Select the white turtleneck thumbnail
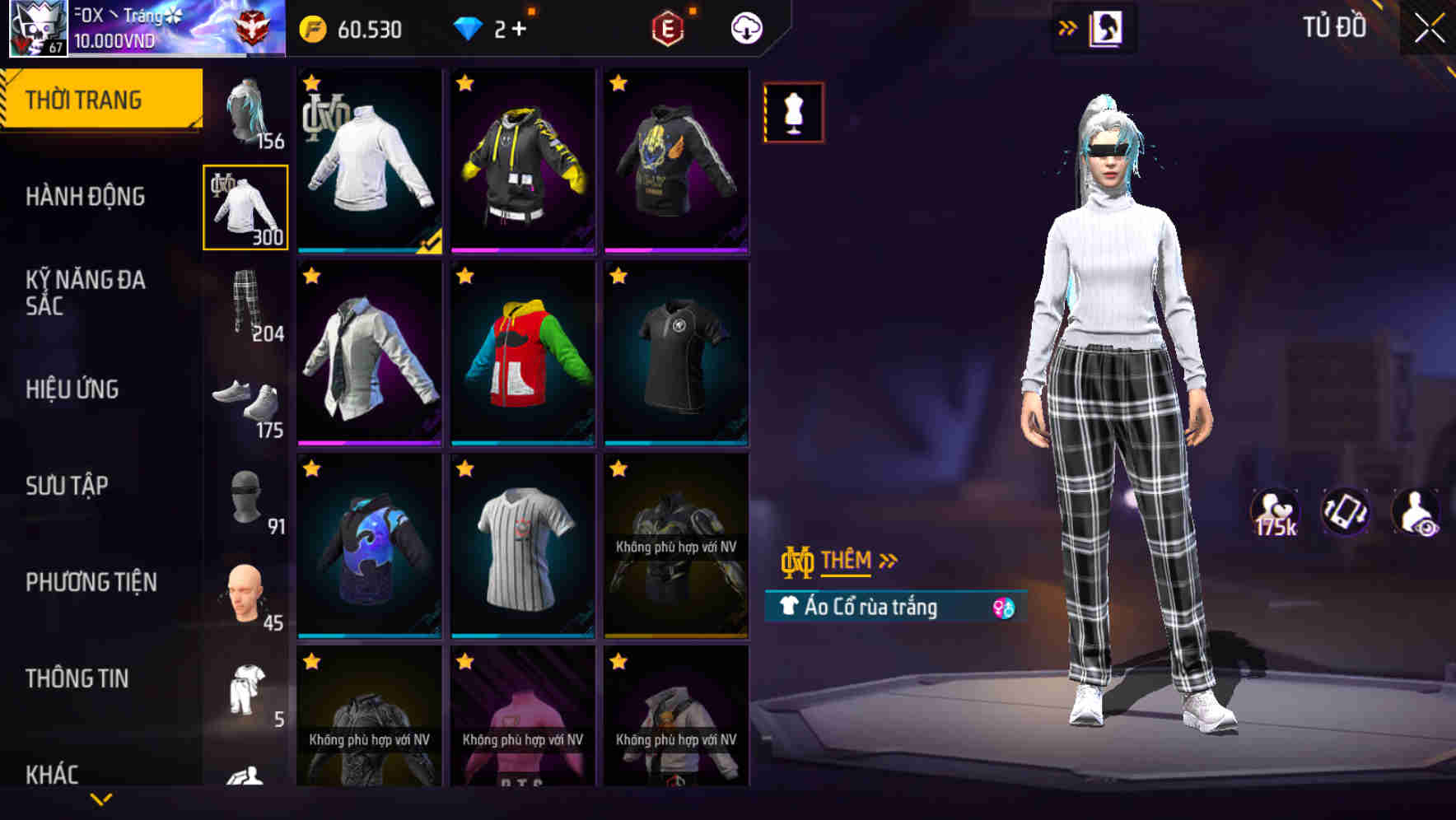 pyautogui.click(x=368, y=161)
